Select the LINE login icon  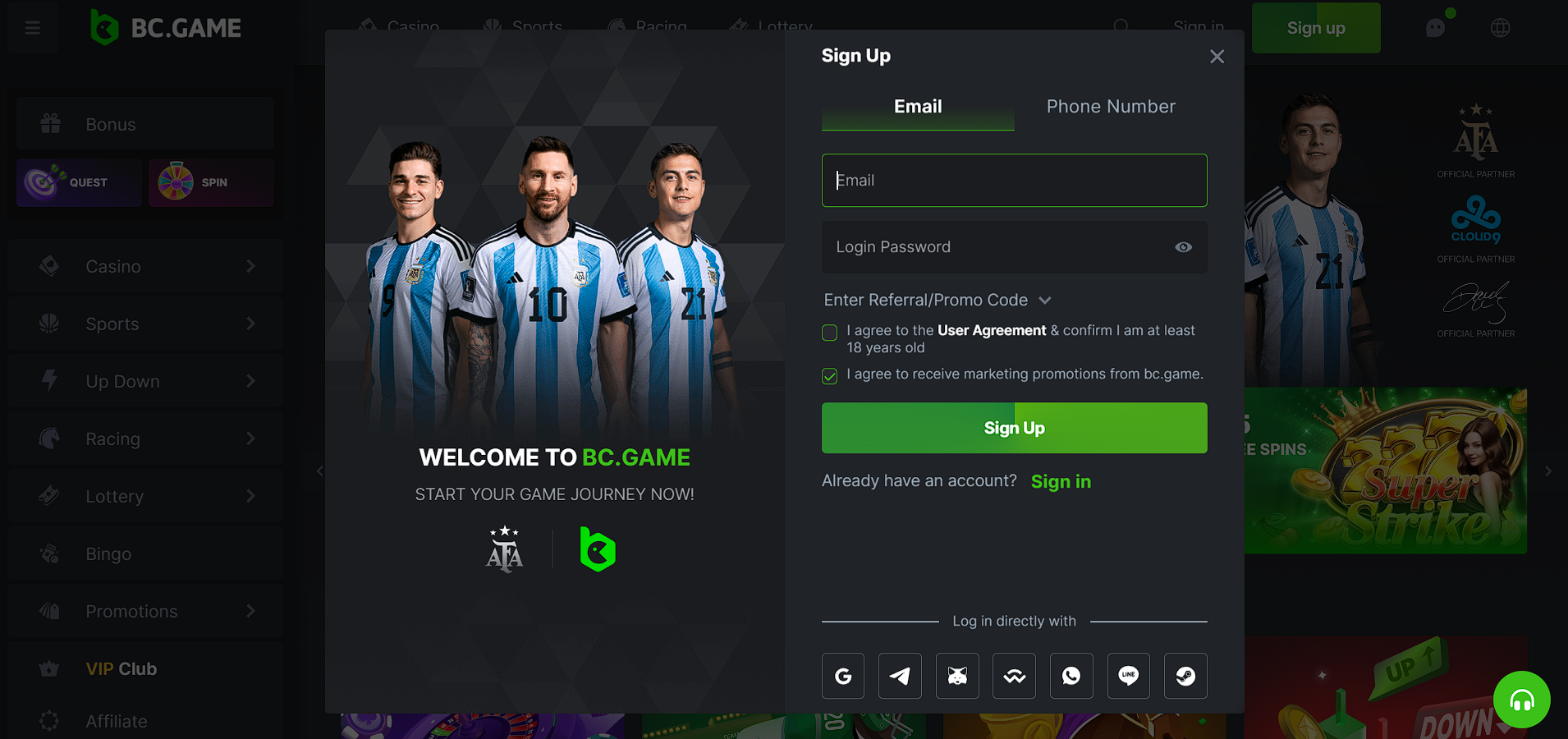click(x=1129, y=676)
